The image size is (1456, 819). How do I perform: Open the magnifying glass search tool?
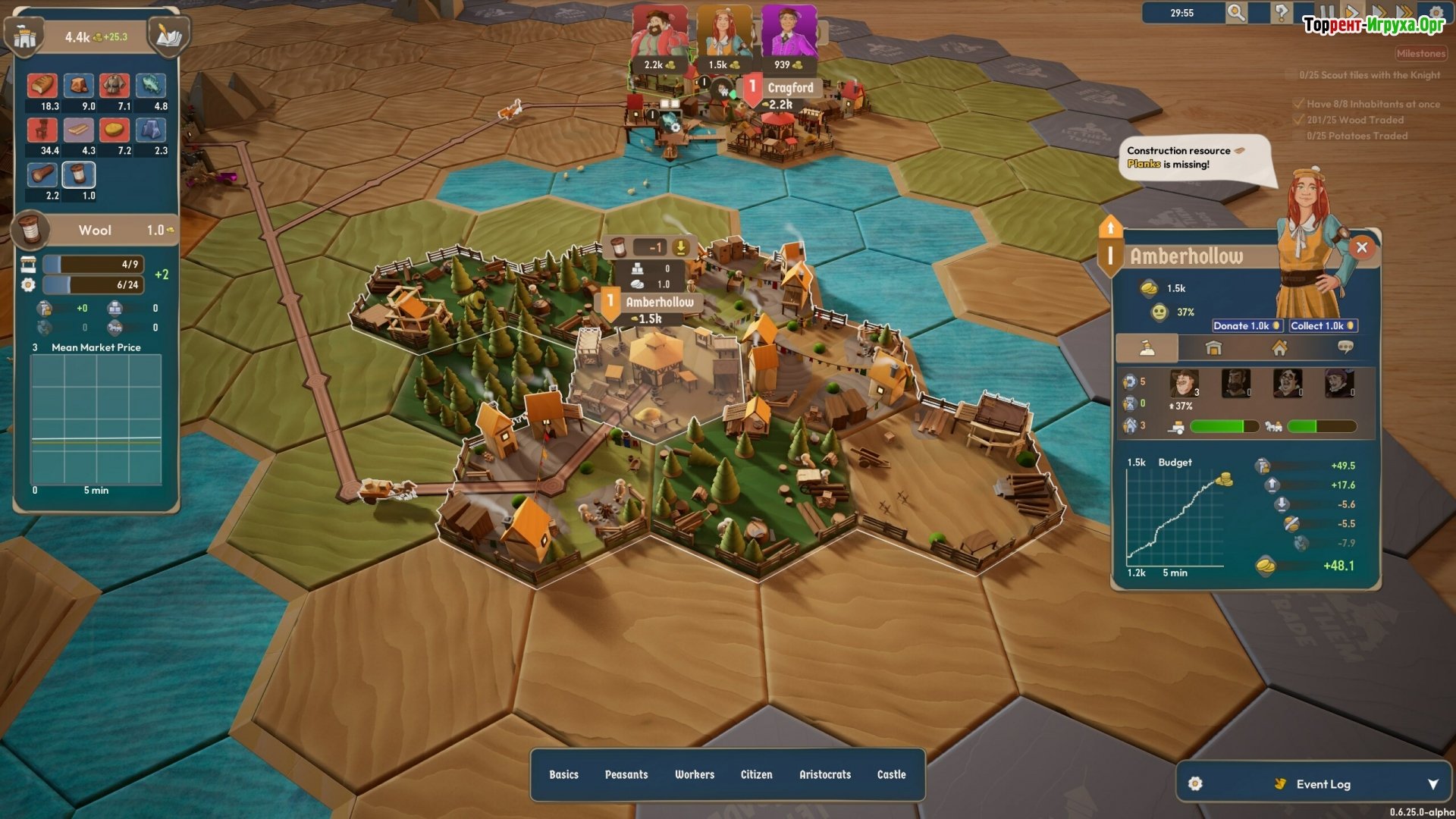(1236, 13)
